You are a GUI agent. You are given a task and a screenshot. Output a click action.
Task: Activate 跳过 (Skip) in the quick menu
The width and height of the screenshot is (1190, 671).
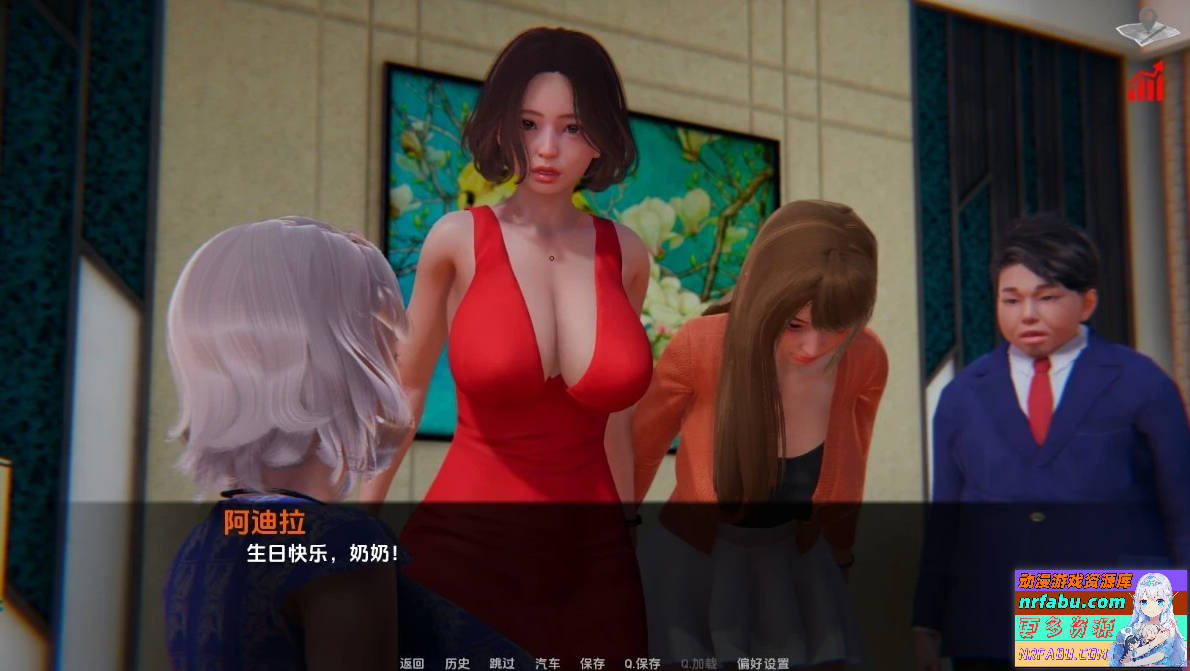tap(502, 663)
